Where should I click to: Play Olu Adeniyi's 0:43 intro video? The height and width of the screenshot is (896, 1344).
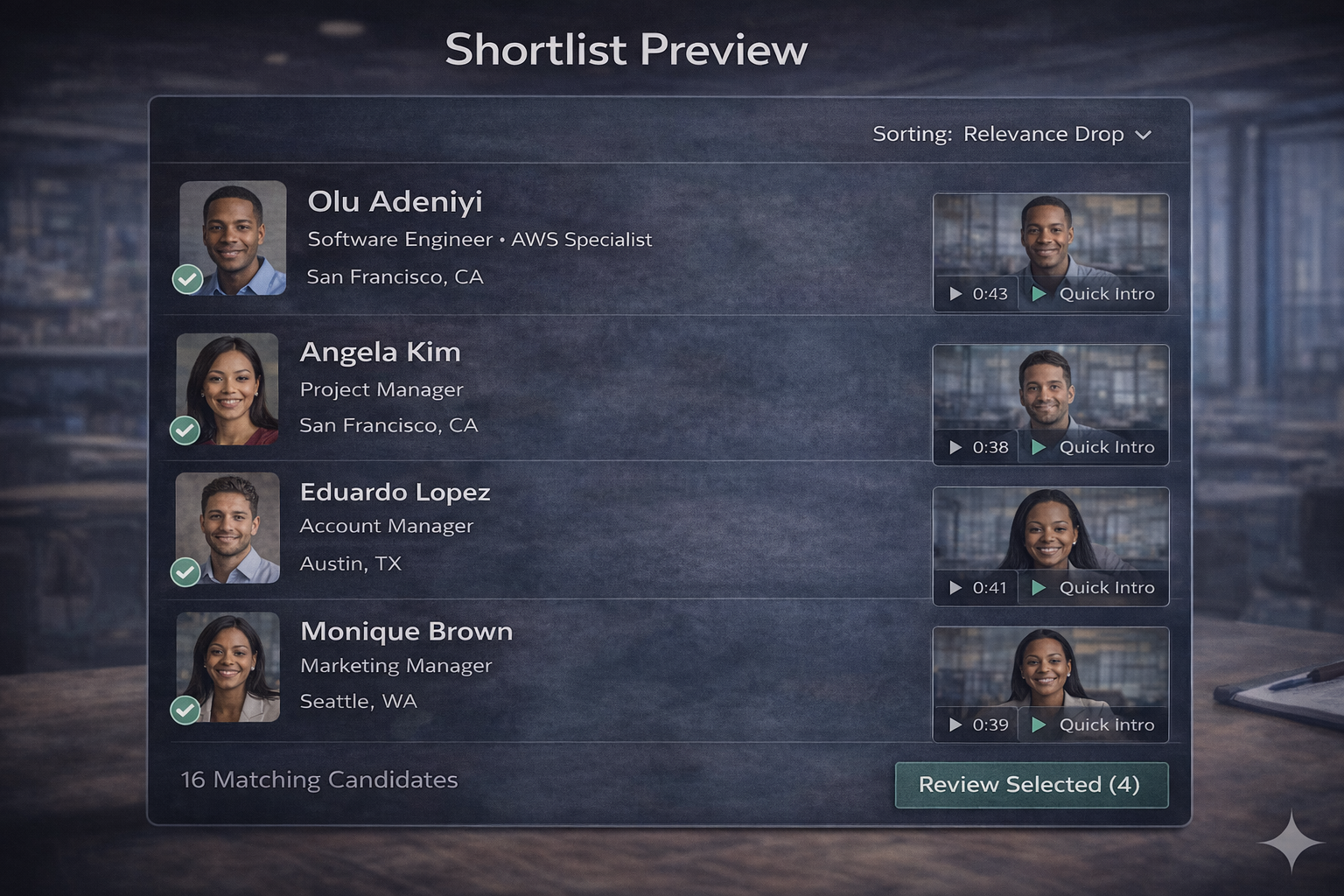coord(977,294)
